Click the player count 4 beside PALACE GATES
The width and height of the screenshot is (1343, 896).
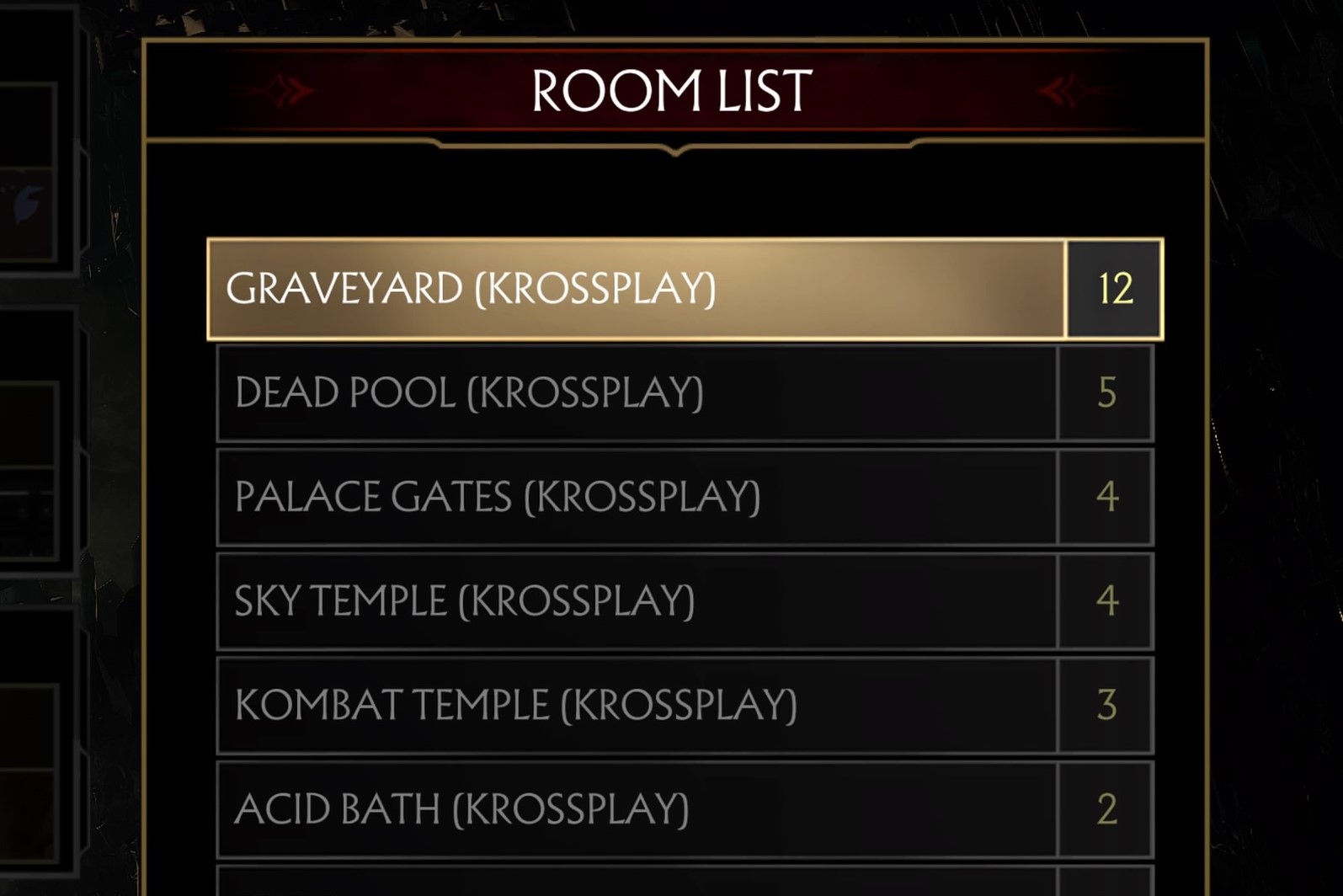coord(1107,497)
